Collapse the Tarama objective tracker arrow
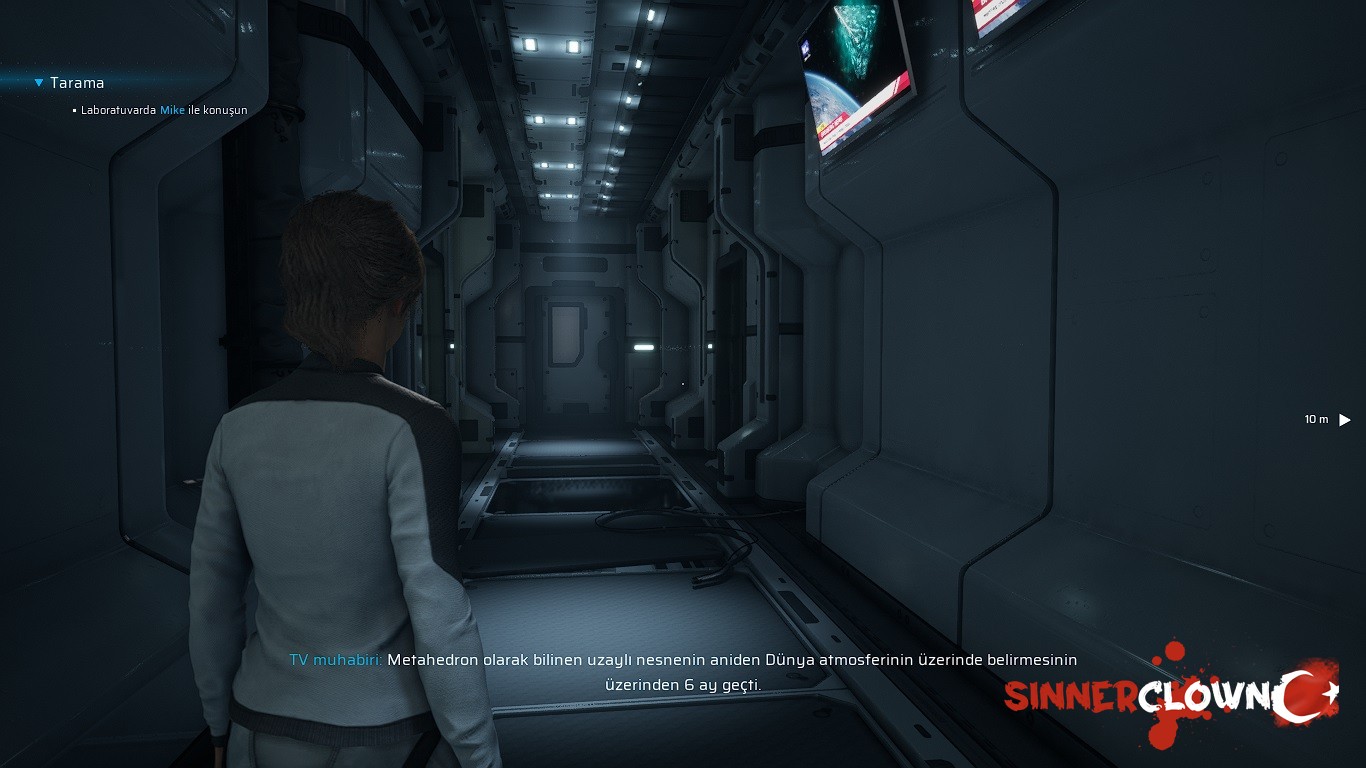This screenshot has width=1366, height=768. (39, 83)
